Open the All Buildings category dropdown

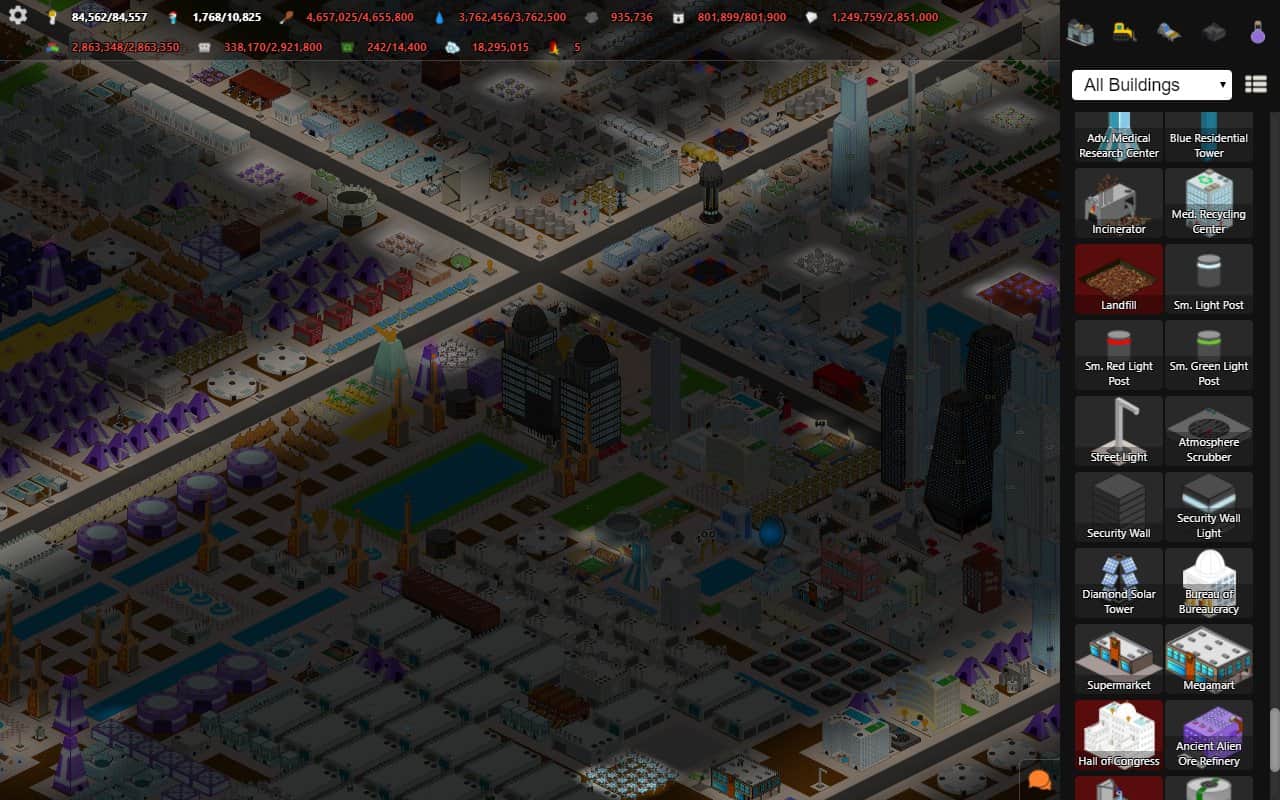pos(1151,85)
